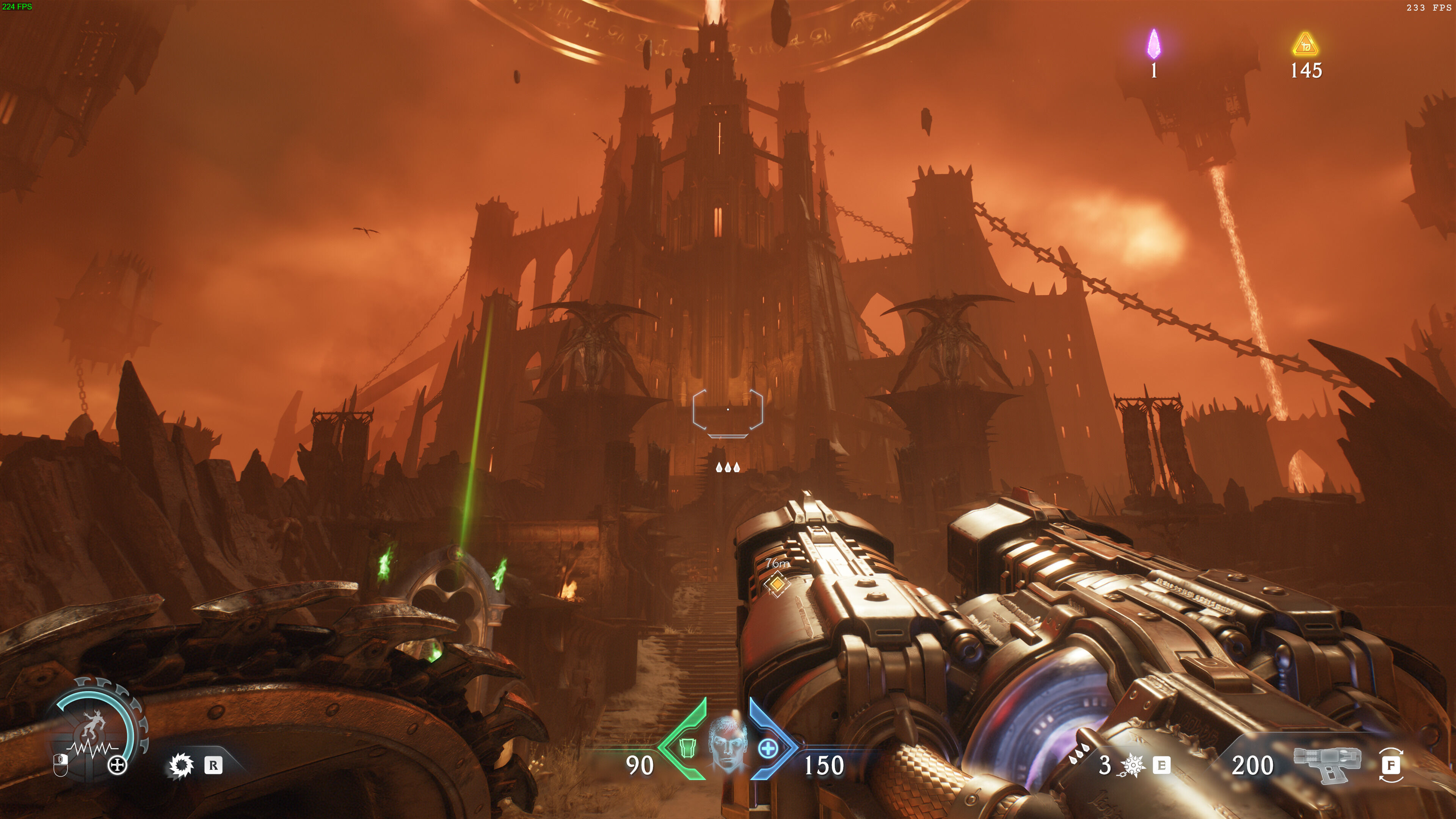Click the gold triangle currency icon

coord(1305,45)
